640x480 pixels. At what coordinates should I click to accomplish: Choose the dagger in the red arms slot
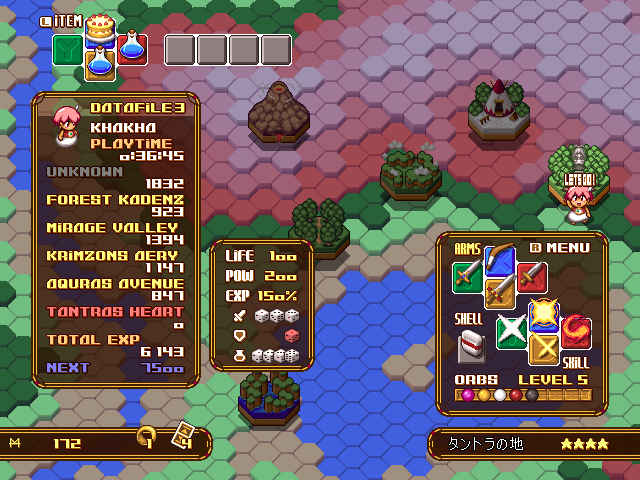coord(531,275)
